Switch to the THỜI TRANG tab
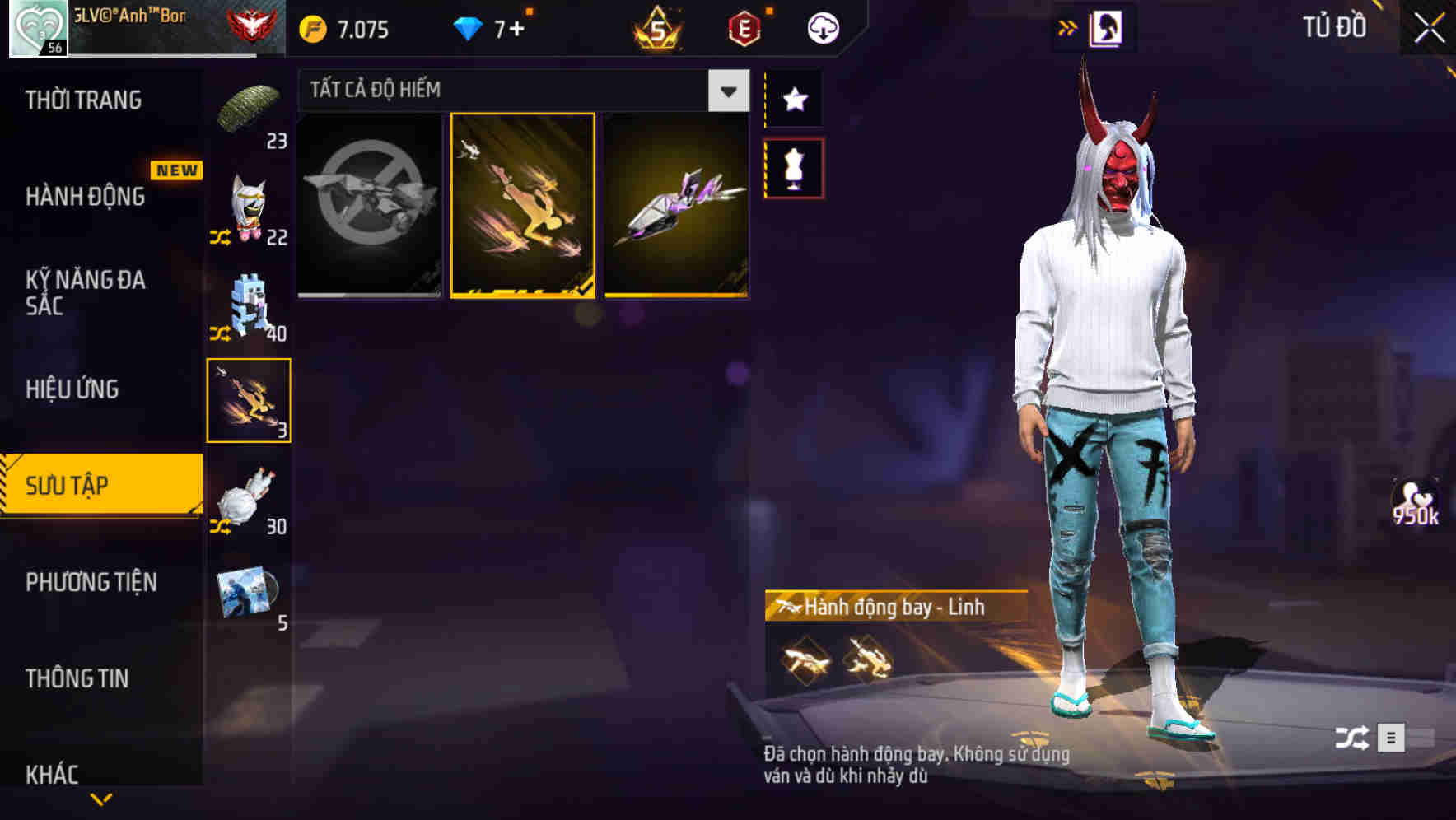The image size is (1456, 820). [x=83, y=99]
